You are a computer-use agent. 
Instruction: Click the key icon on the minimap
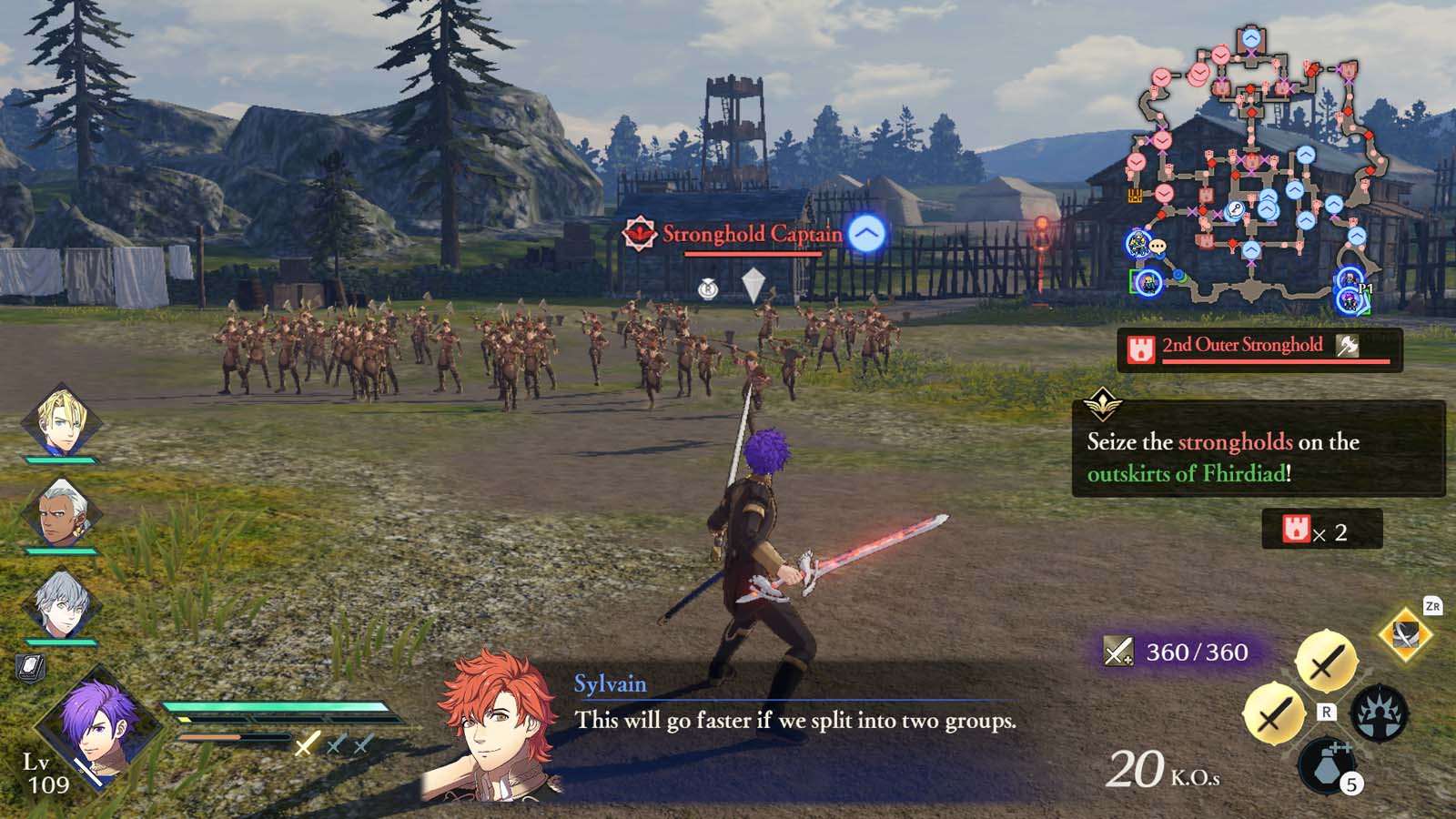click(x=1235, y=210)
